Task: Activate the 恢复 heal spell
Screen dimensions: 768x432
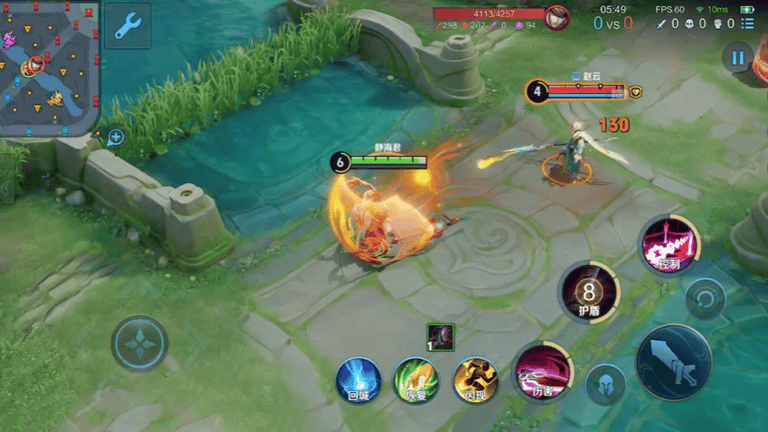Action: coord(416,379)
